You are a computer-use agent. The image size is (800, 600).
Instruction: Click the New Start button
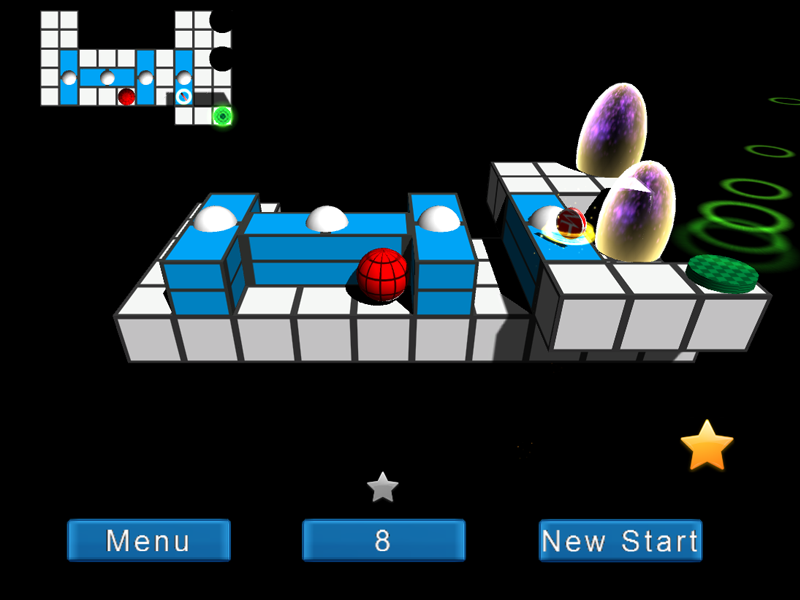point(620,541)
